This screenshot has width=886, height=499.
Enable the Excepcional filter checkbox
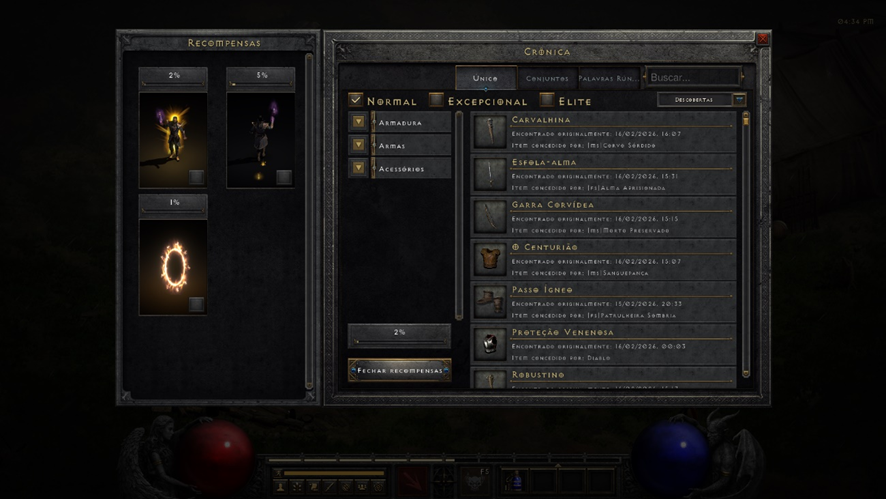pyautogui.click(x=436, y=100)
